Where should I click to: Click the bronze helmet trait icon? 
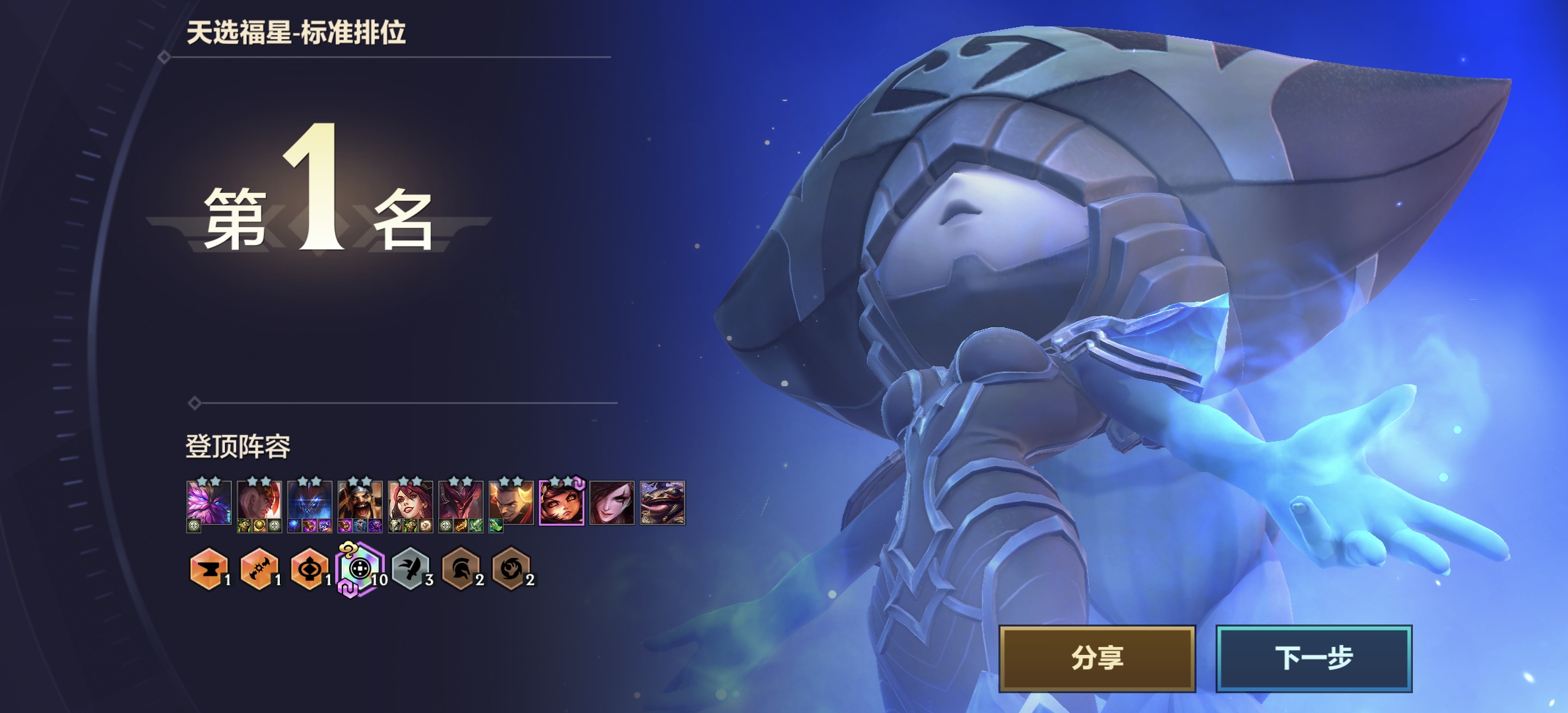point(461,568)
